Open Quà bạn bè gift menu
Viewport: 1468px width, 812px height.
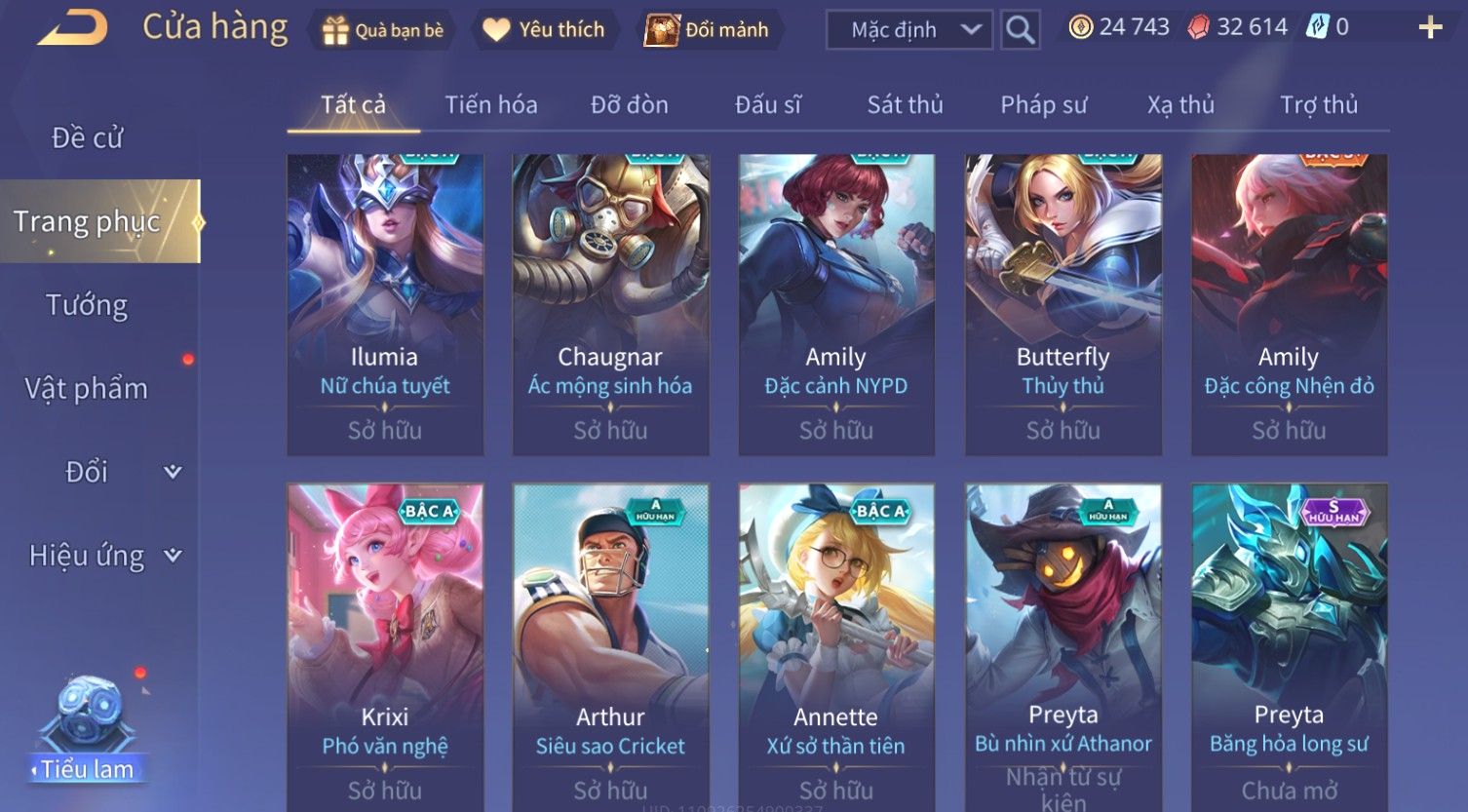[x=382, y=30]
